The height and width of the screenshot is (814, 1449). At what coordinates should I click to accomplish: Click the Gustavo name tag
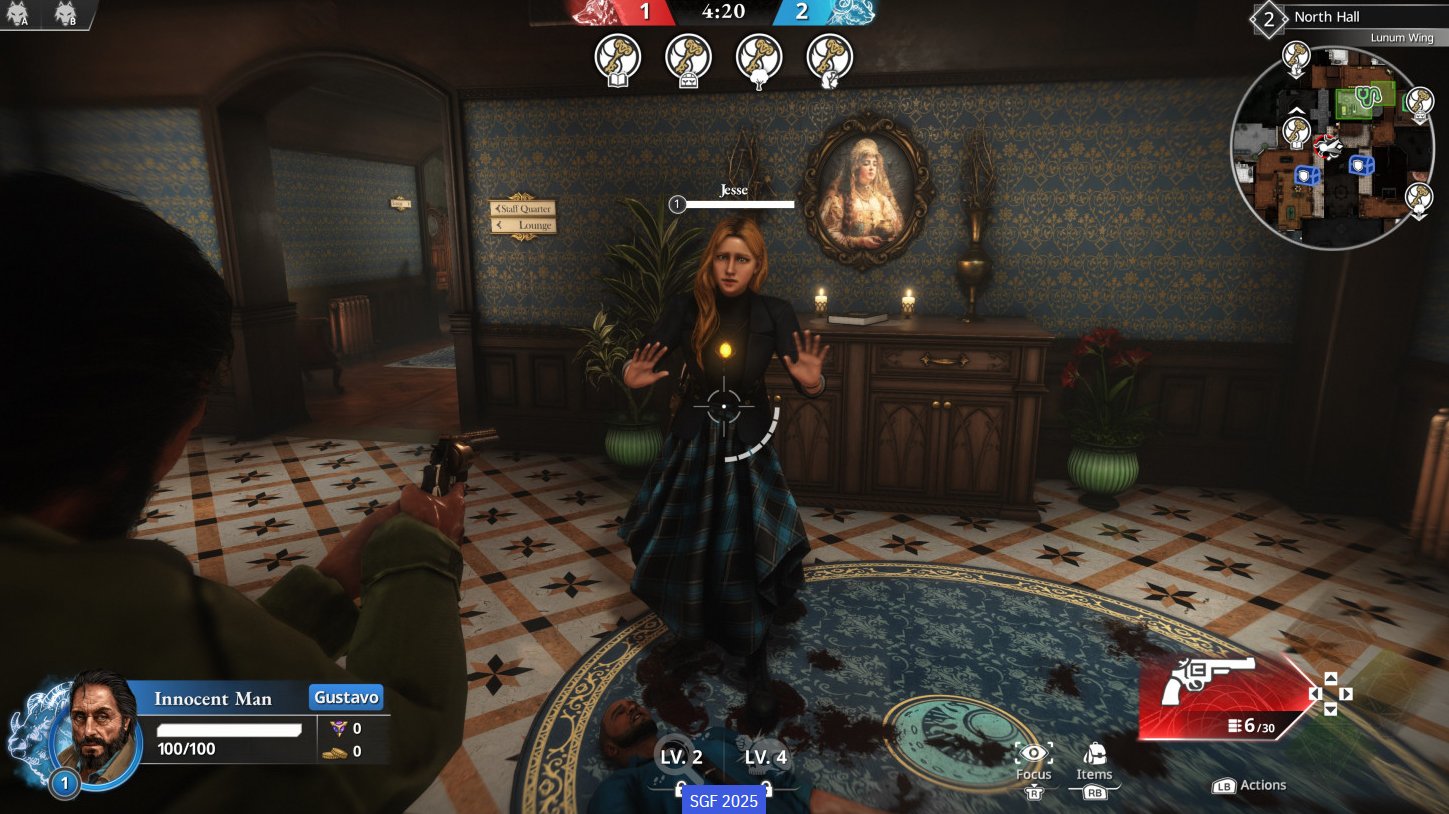click(345, 696)
